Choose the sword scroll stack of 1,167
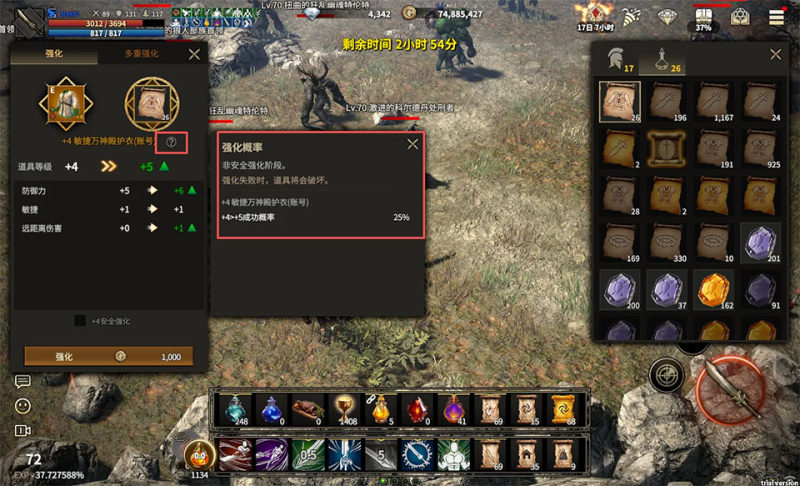 [715, 103]
